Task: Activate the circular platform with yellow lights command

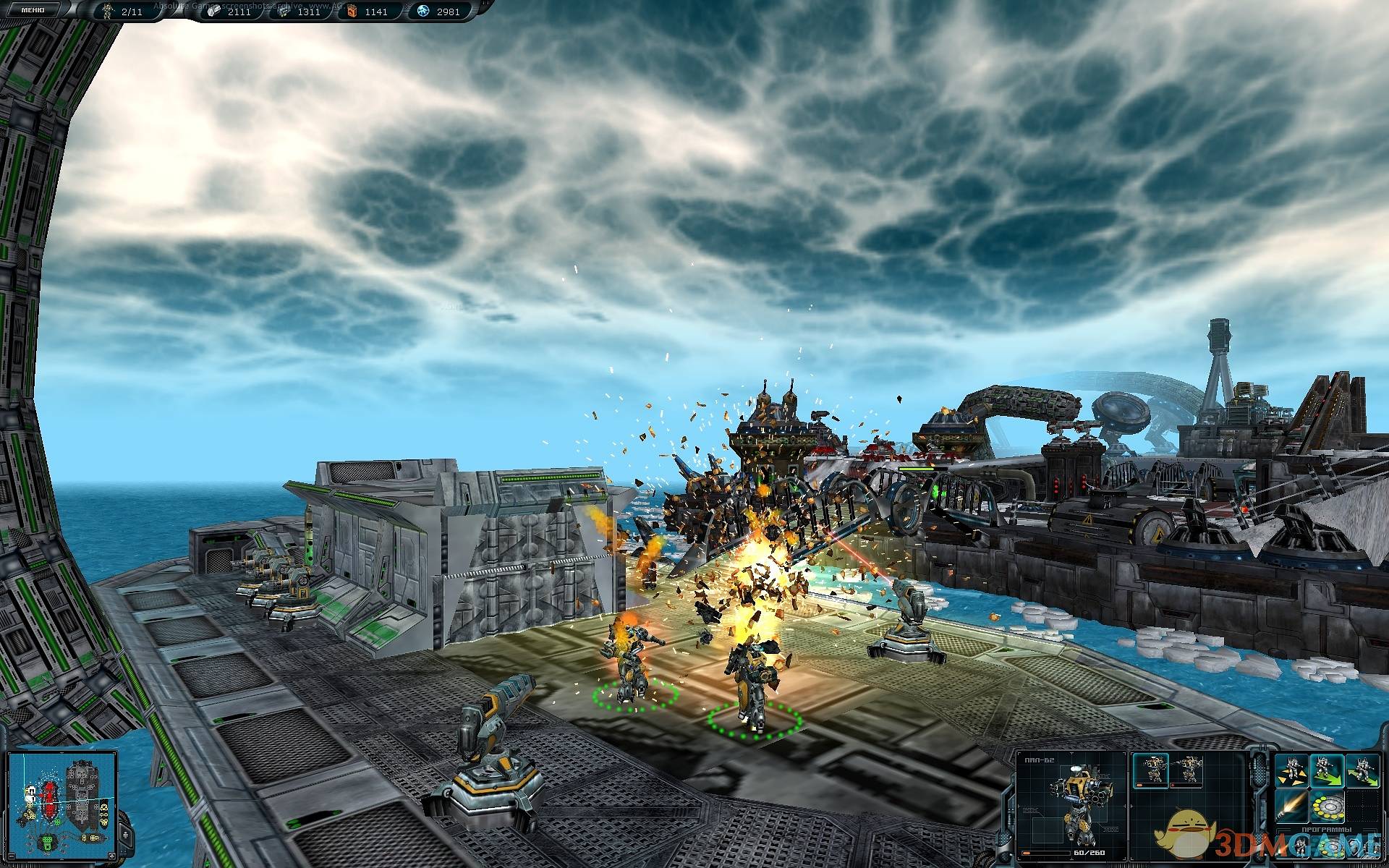Action: pyautogui.click(x=1326, y=806)
